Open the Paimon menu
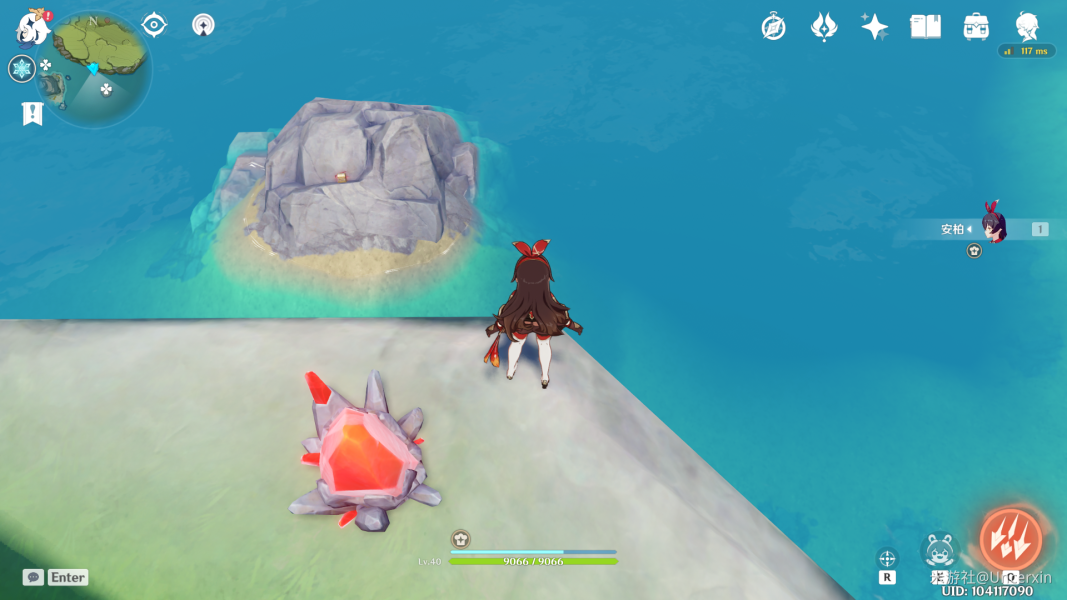 [32, 27]
